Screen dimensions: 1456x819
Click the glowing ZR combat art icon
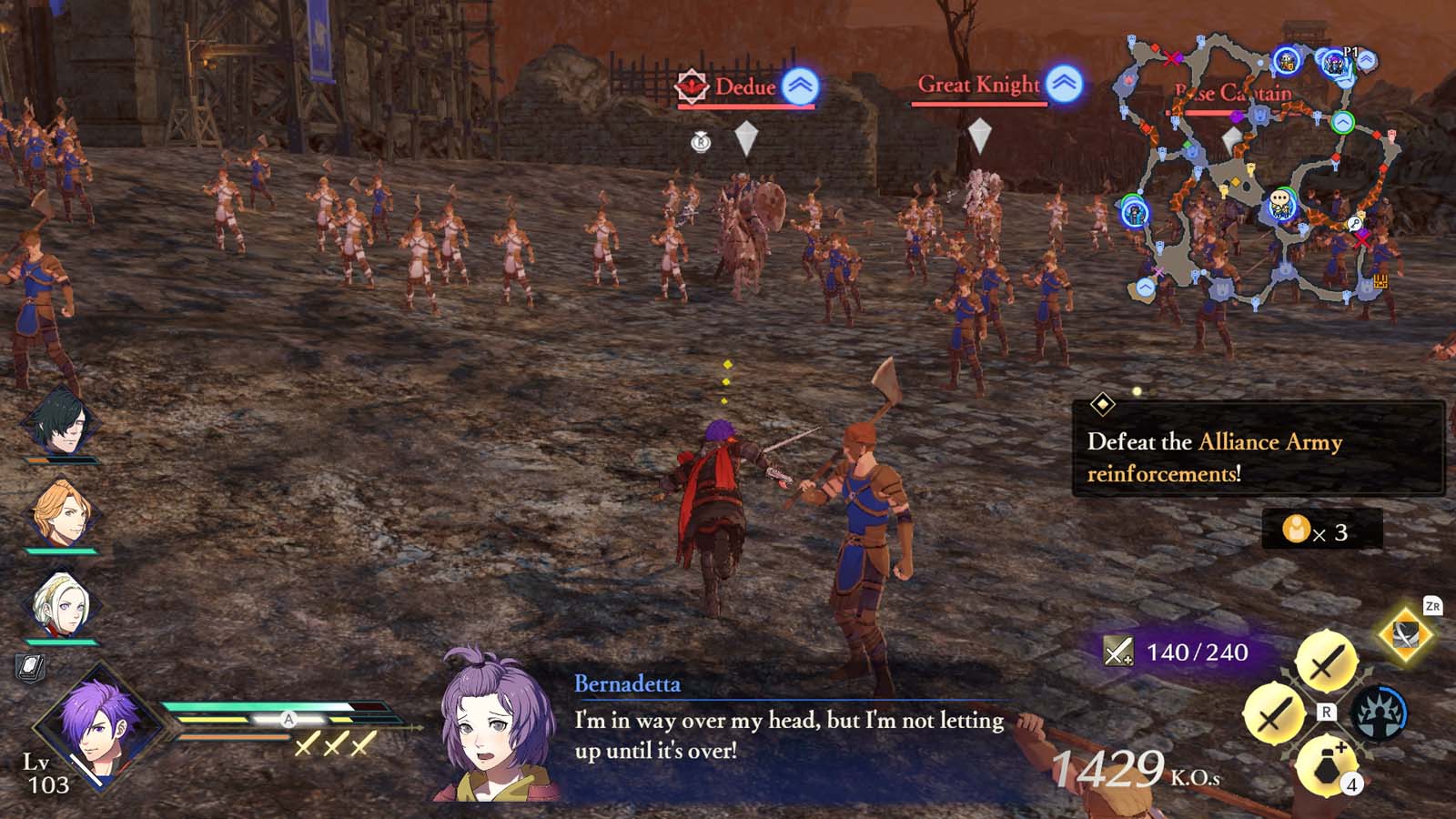[x=1404, y=632]
